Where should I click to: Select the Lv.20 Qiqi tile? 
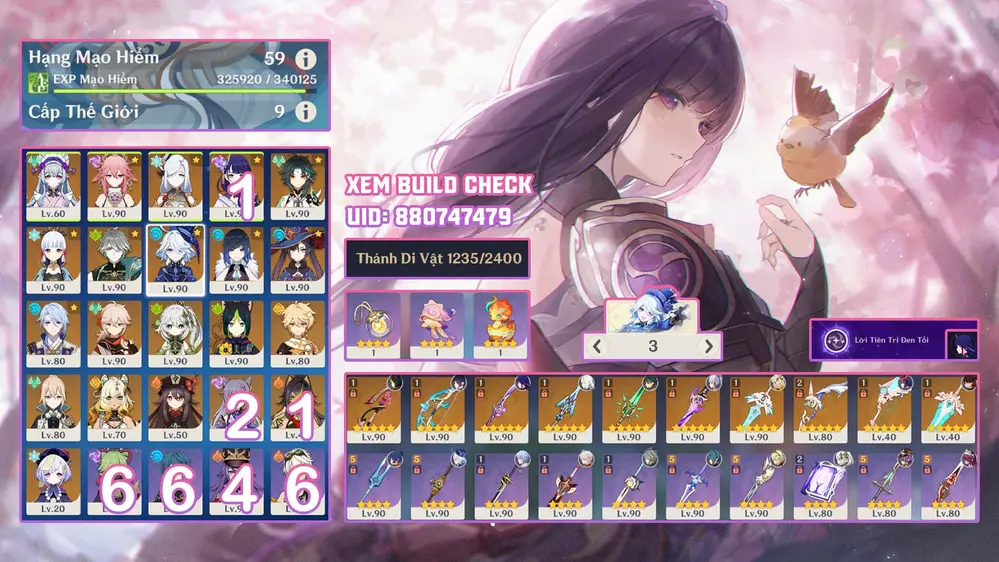tap(53, 483)
